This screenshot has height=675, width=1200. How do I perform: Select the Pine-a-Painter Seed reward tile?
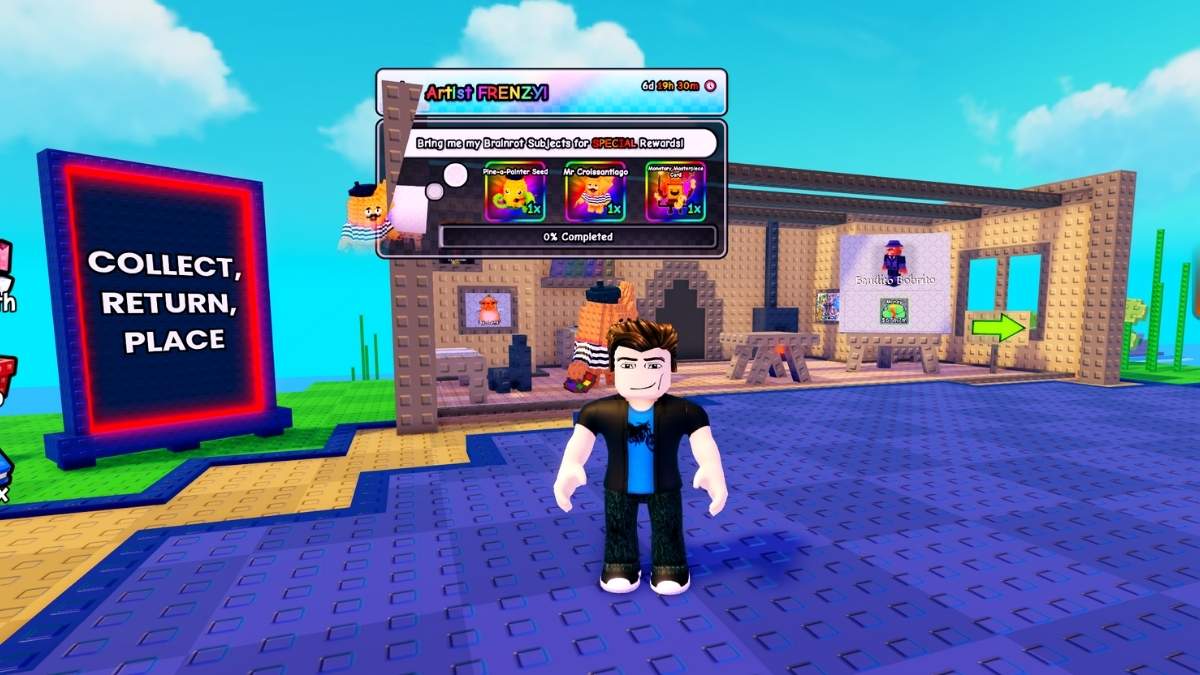[x=515, y=191]
